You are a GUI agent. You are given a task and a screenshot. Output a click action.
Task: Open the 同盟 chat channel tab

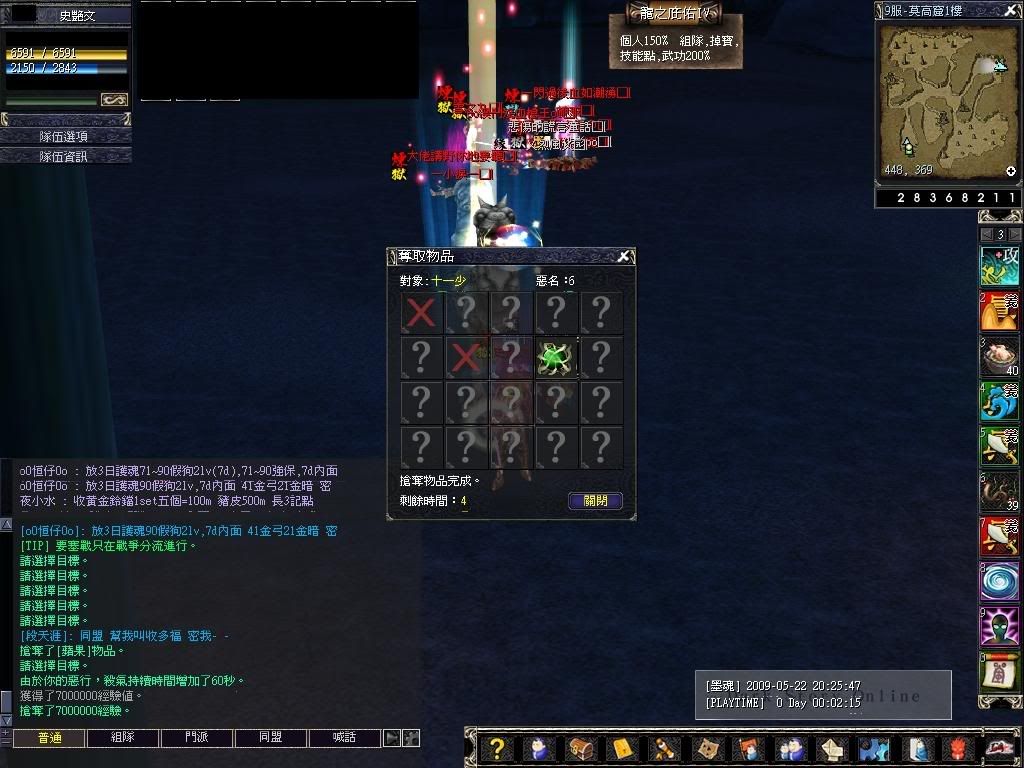270,738
